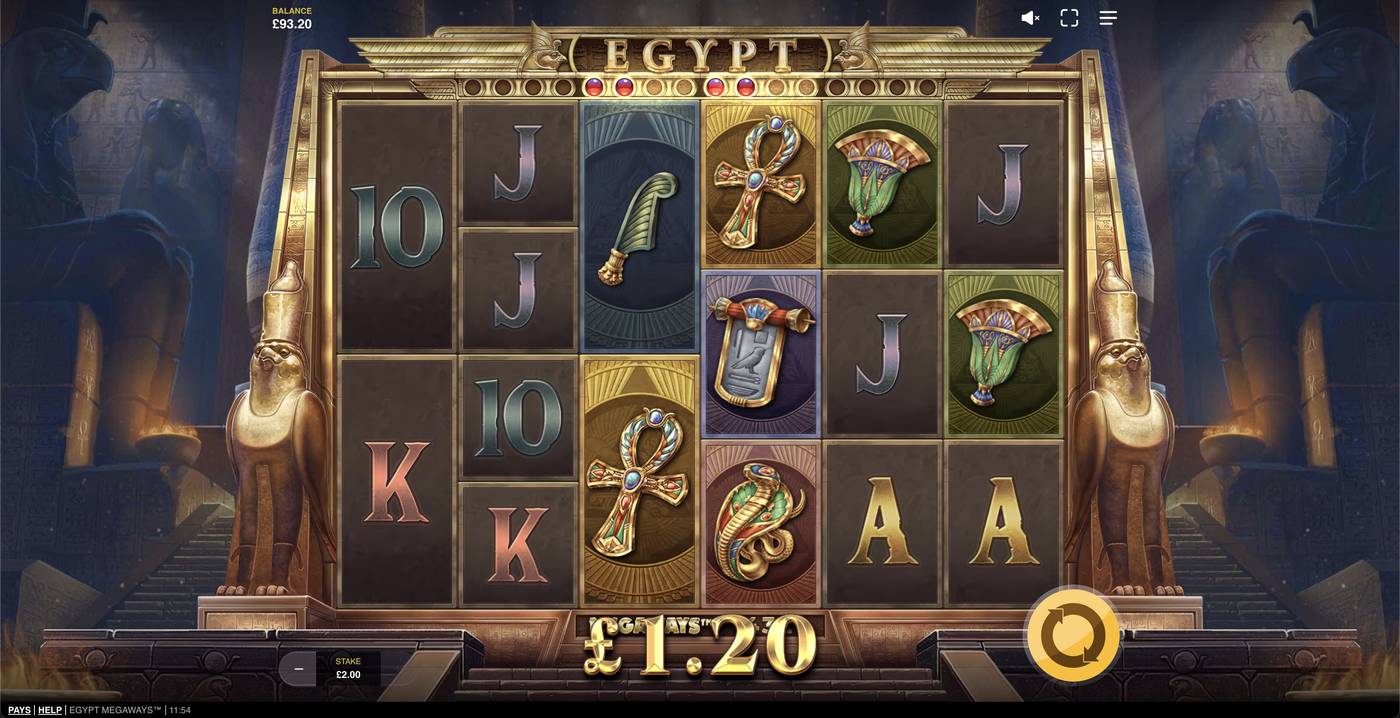Viewport: 1400px width, 718px height.
Task: Spin the reels with the gold button
Action: coord(1072,634)
